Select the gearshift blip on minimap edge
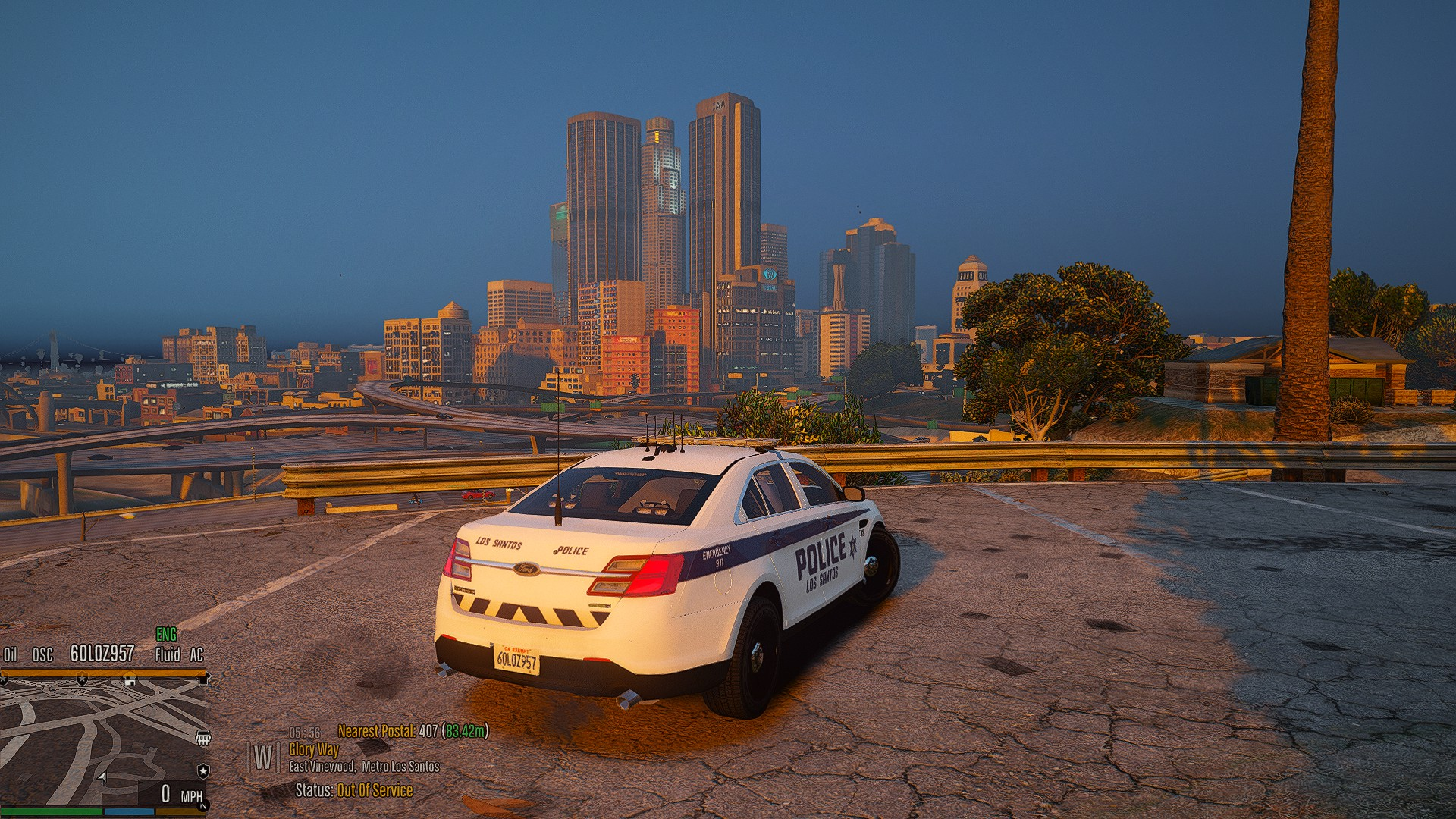This screenshot has width=1456, height=819. (202, 737)
